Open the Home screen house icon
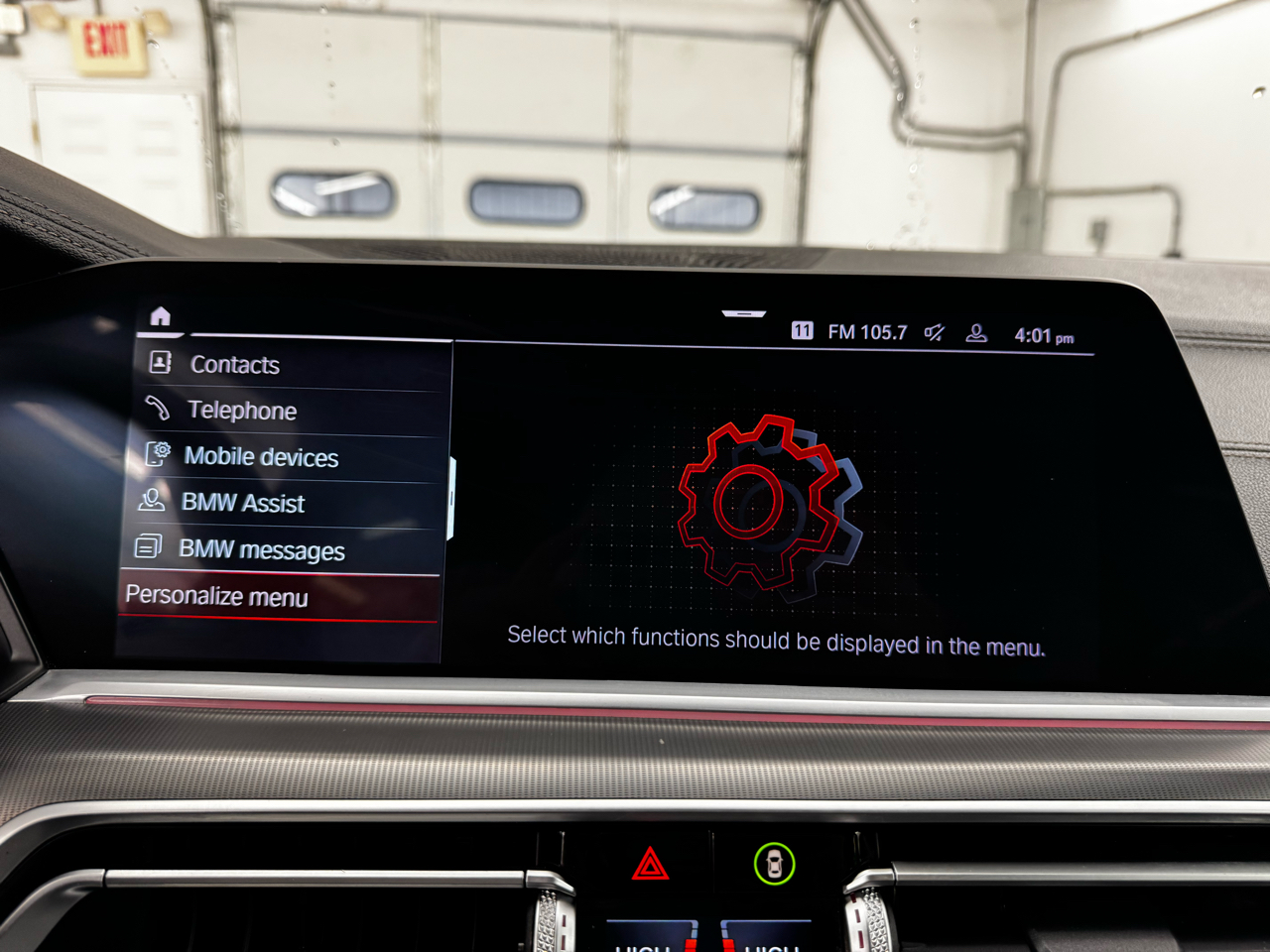The image size is (1270, 952). (x=161, y=317)
